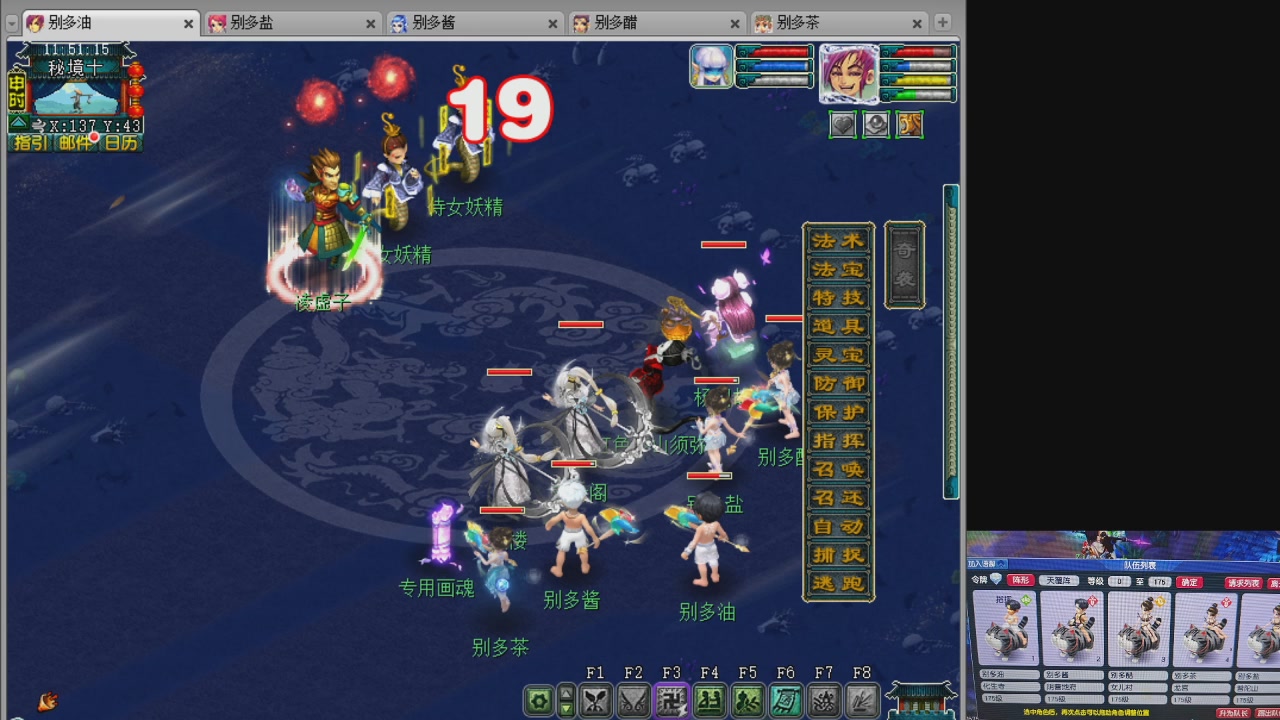Image resolution: width=1280 pixels, height=720 pixels.
Task: Select 逃跑 from the battle command menu
Action: (x=838, y=585)
